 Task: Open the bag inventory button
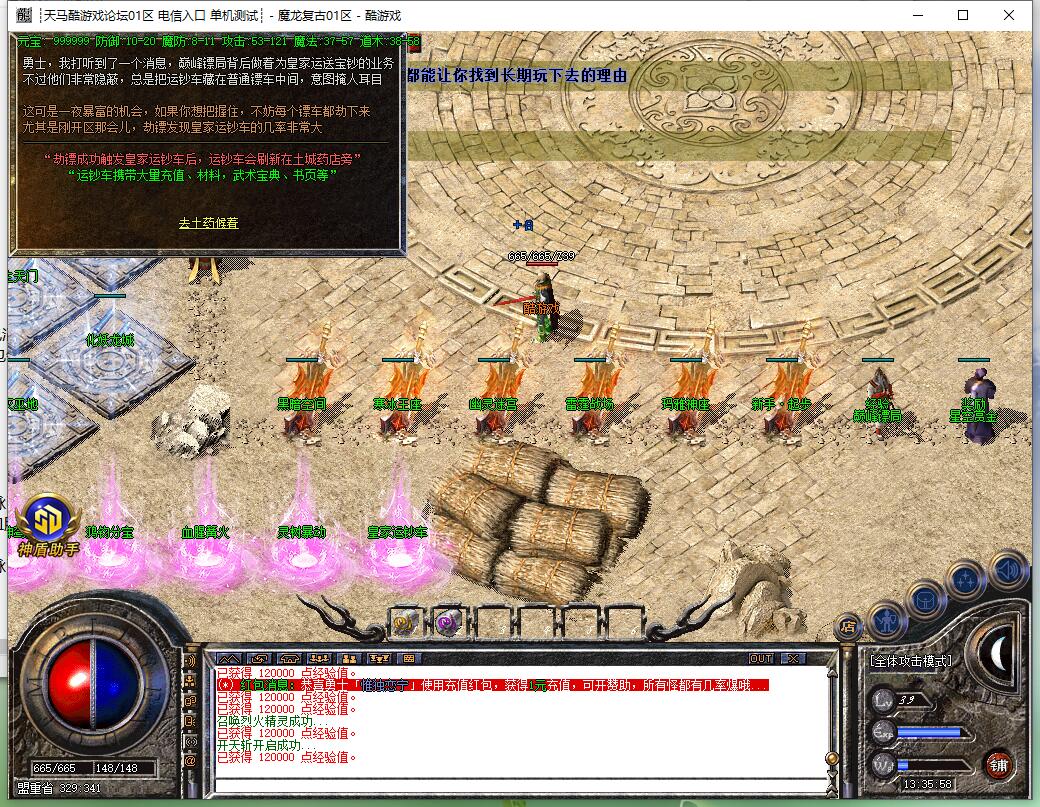pos(925,599)
